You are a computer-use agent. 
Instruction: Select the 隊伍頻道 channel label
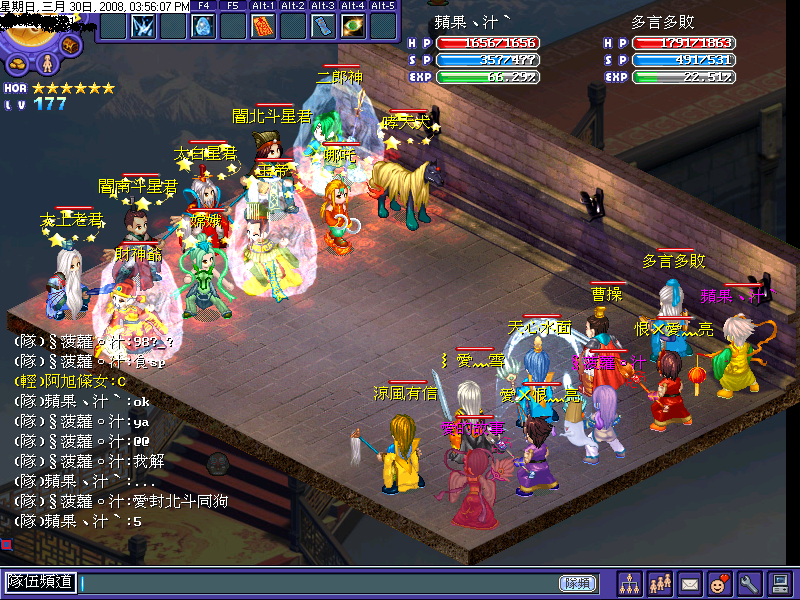pyautogui.click(x=41, y=582)
